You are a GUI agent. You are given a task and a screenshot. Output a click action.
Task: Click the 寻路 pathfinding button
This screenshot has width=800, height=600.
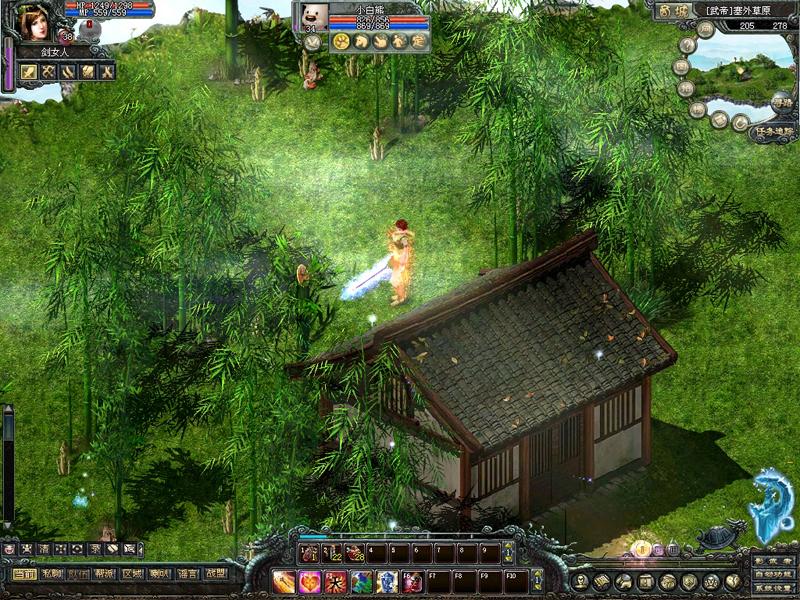781,103
